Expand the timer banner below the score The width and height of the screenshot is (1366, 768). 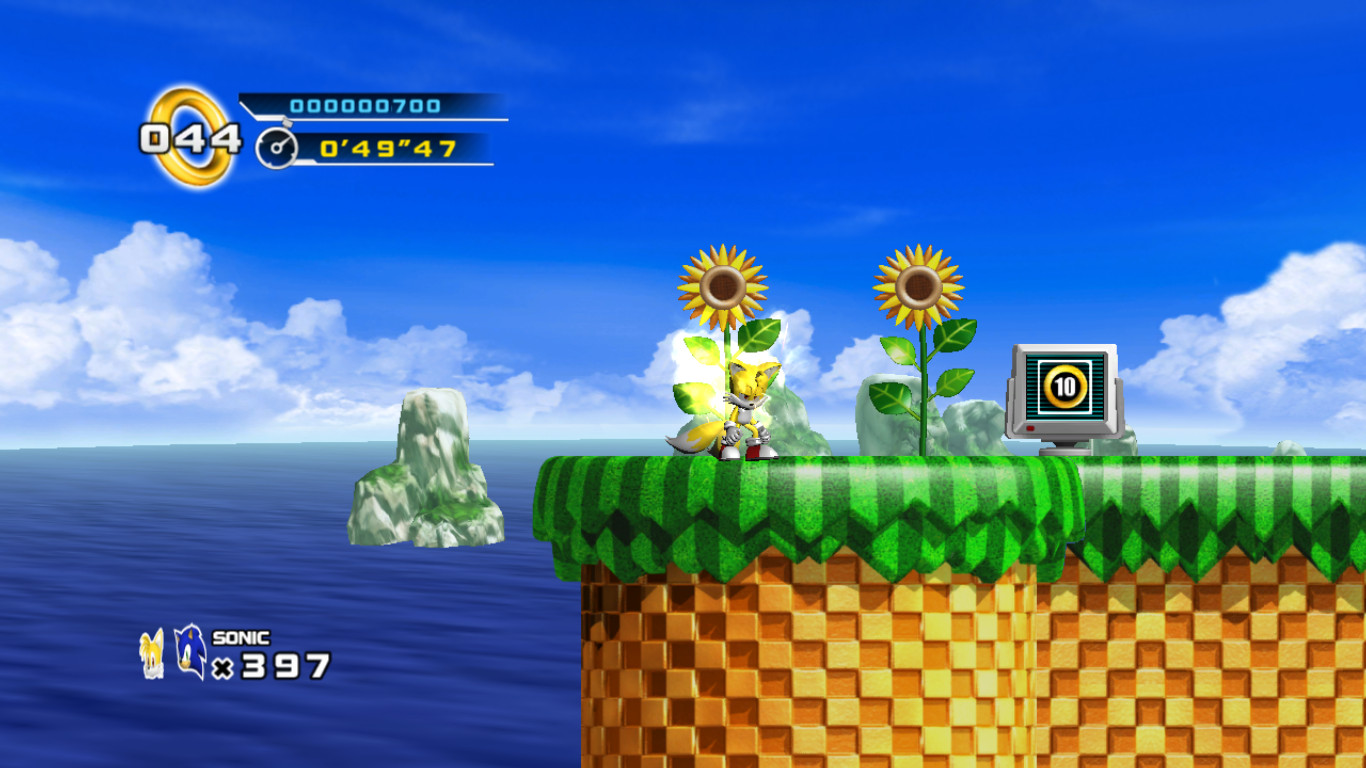[380, 148]
